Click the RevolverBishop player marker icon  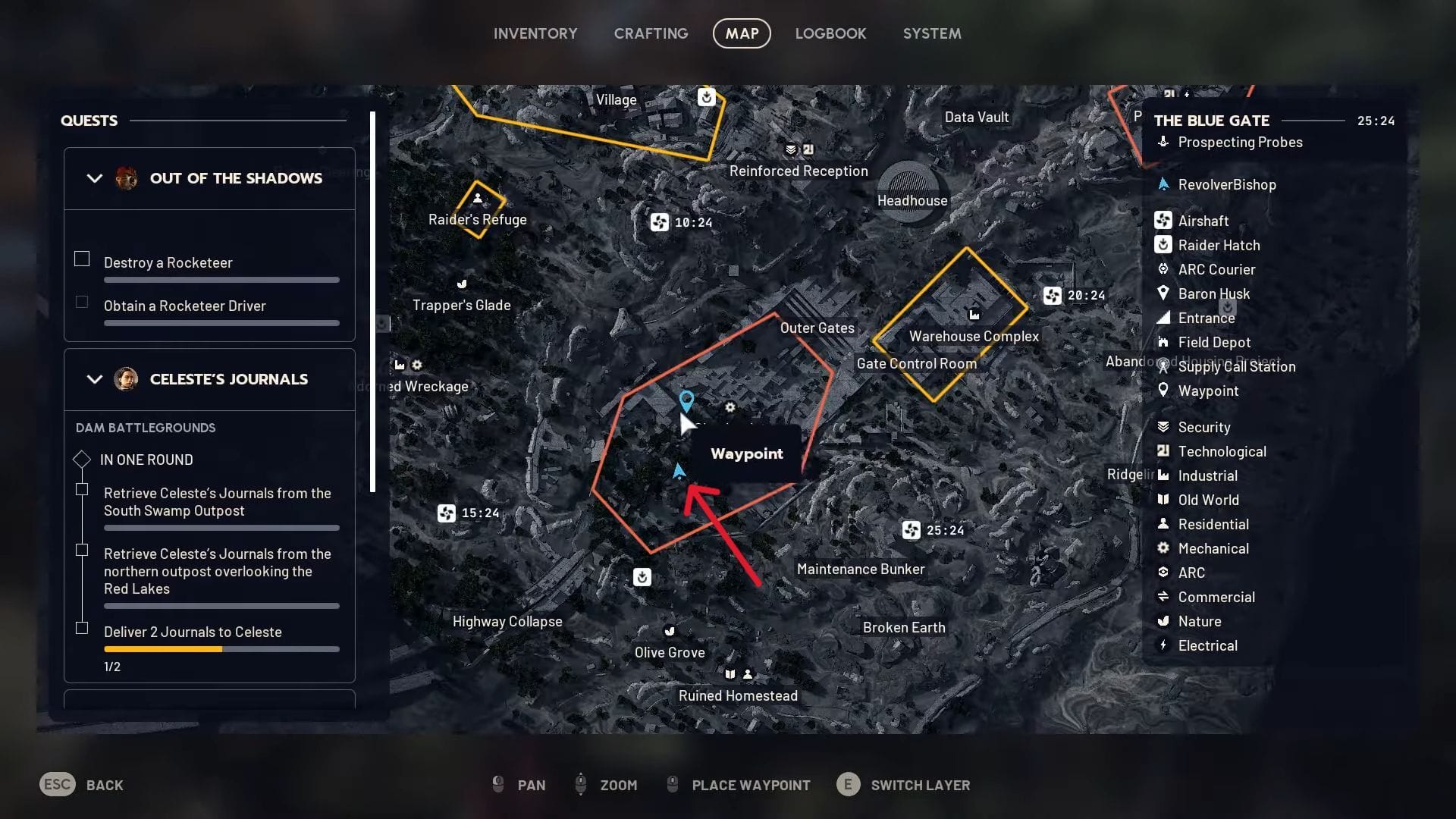tap(1164, 184)
